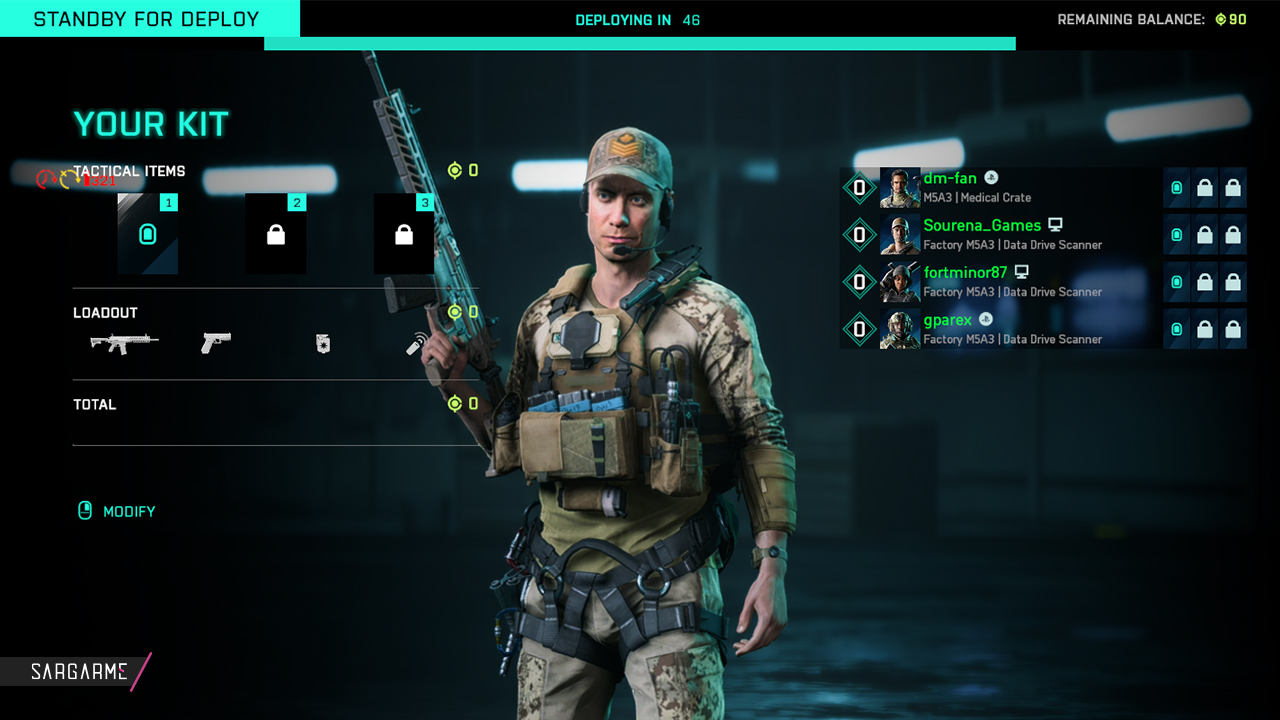Select the assault rifle loadout icon
The height and width of the screenshot is (720, 1280).
point(124,343)
